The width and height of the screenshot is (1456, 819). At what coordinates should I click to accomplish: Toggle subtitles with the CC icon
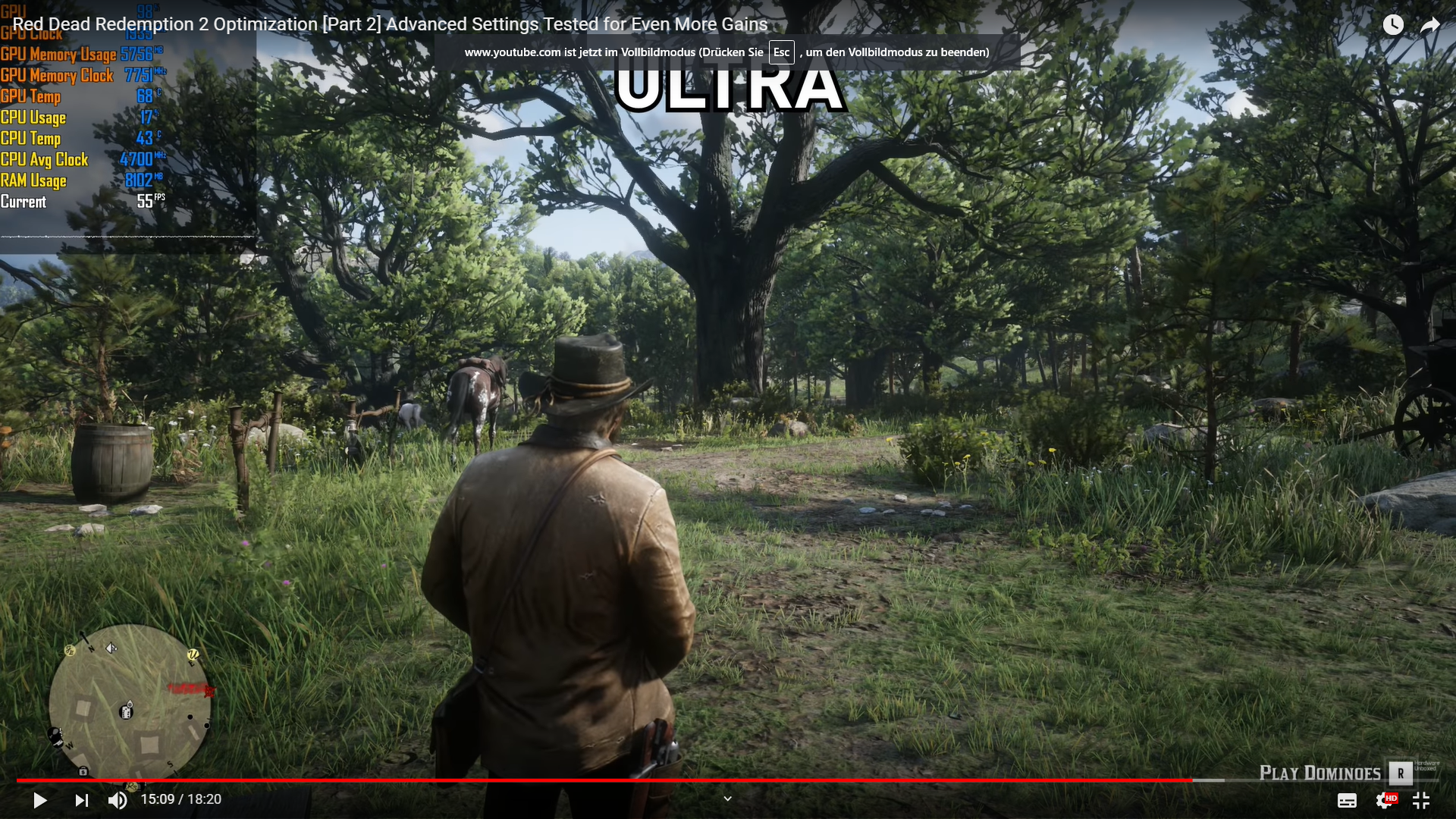coord(1348,800)
